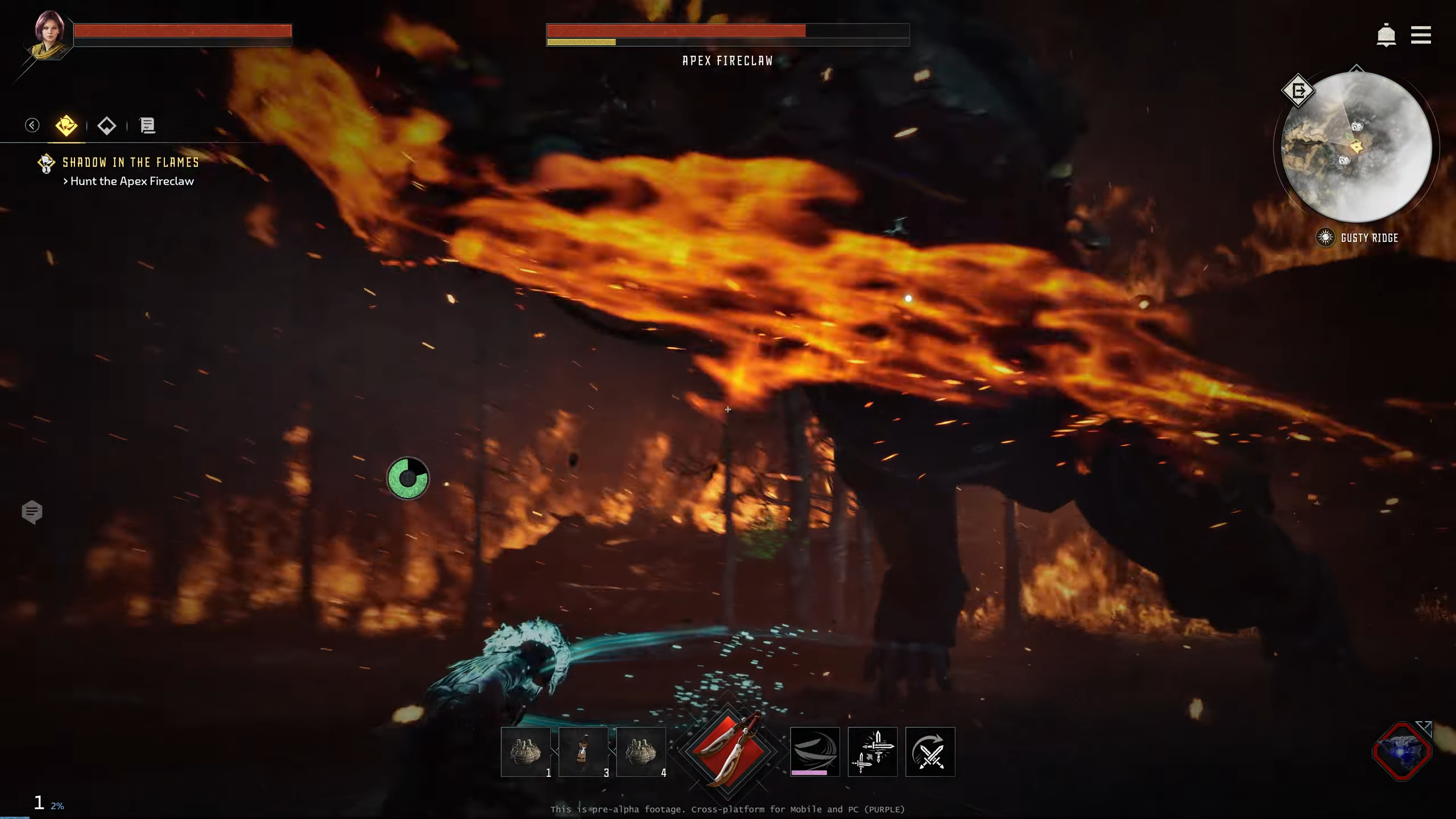
Task: Open the chat bubble icon on left edge
Action: pyautogui.click(x=34, y=512)
